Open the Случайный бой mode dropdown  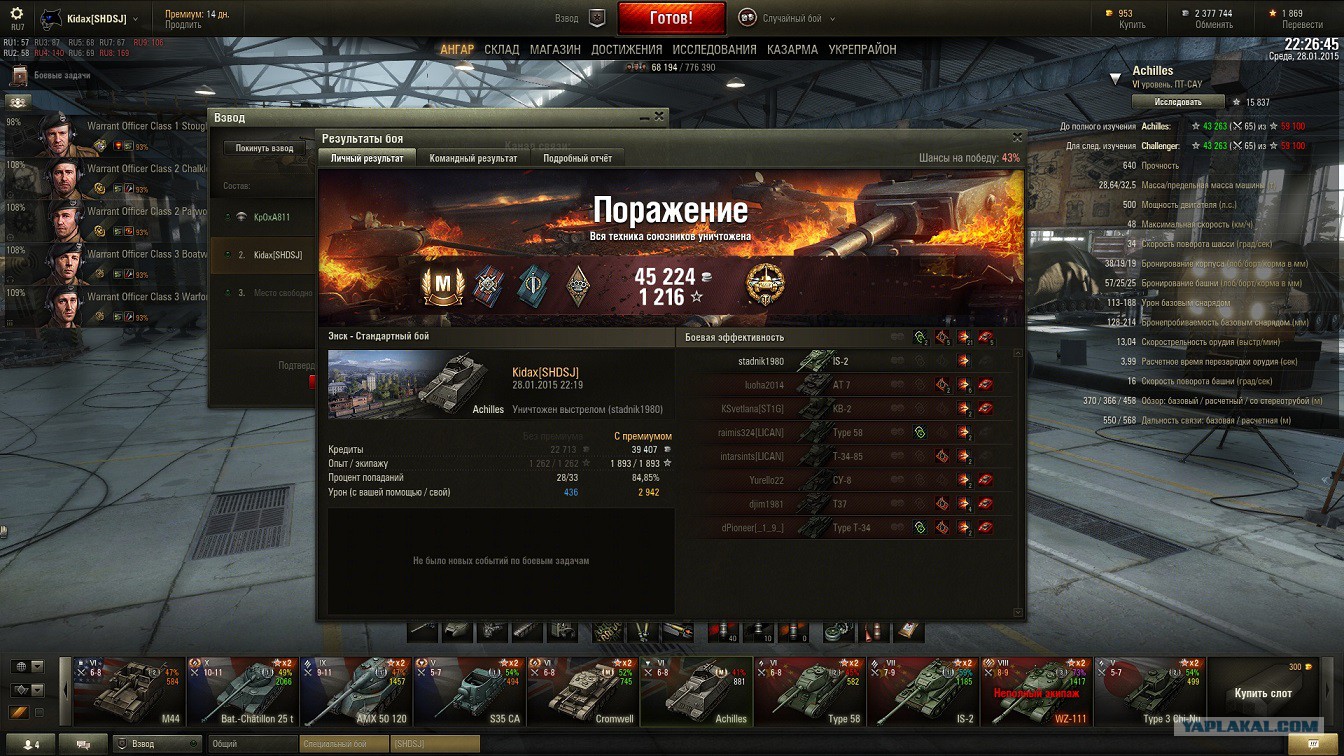[788, 18]
